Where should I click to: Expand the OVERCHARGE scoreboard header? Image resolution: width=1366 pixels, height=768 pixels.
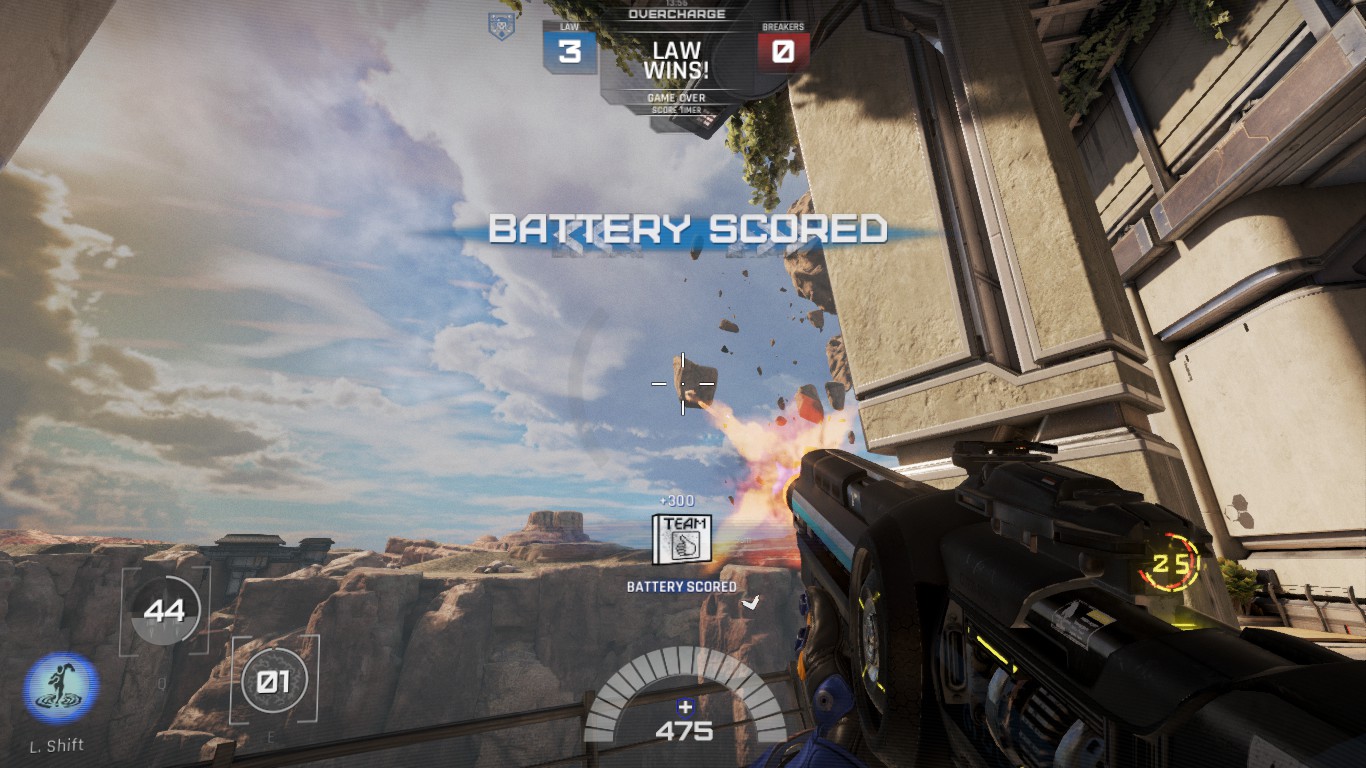pyautogui.click(x=678, y=14)
